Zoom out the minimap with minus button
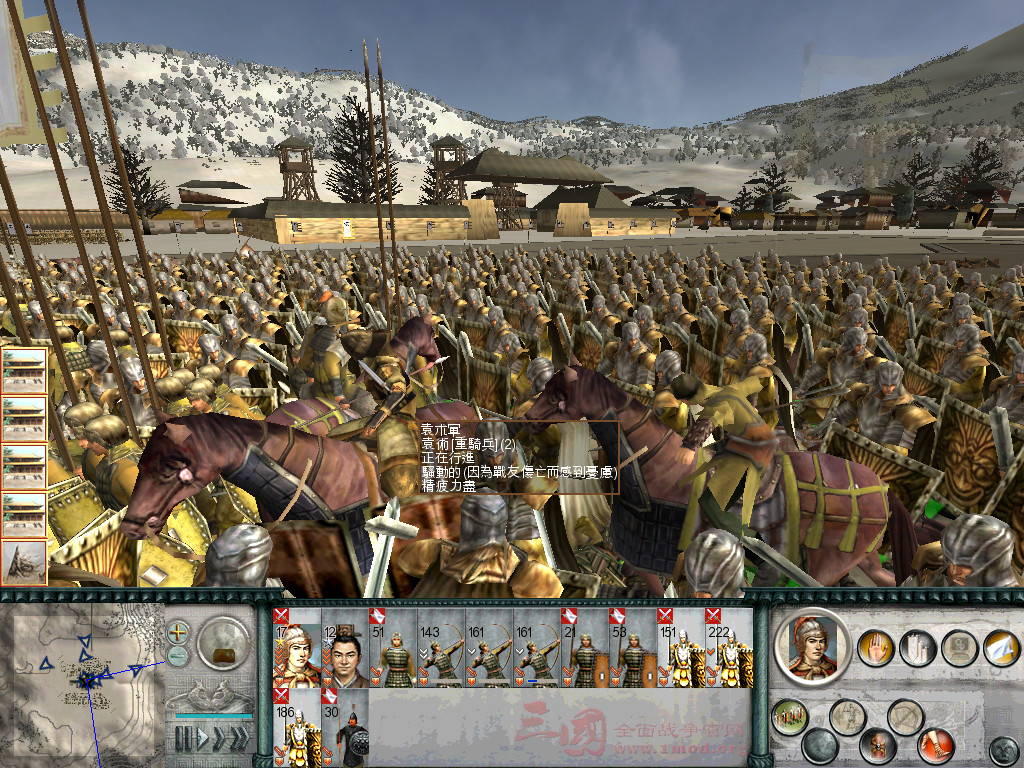Image resolution: width=1024 pixels, height=768 pixels. click(x=178, y=656)
